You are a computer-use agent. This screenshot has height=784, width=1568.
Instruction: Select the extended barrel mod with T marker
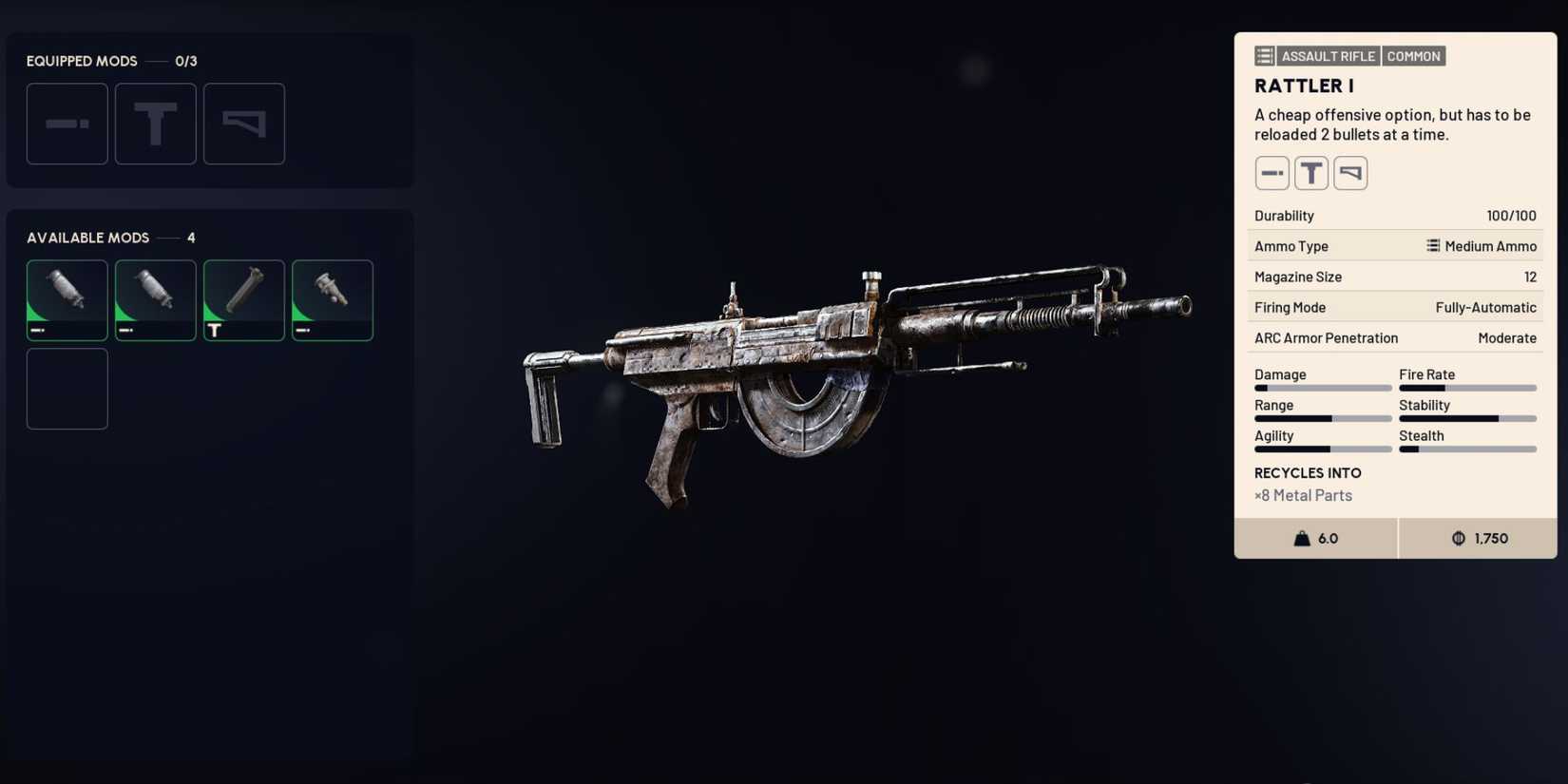point(243,299)
